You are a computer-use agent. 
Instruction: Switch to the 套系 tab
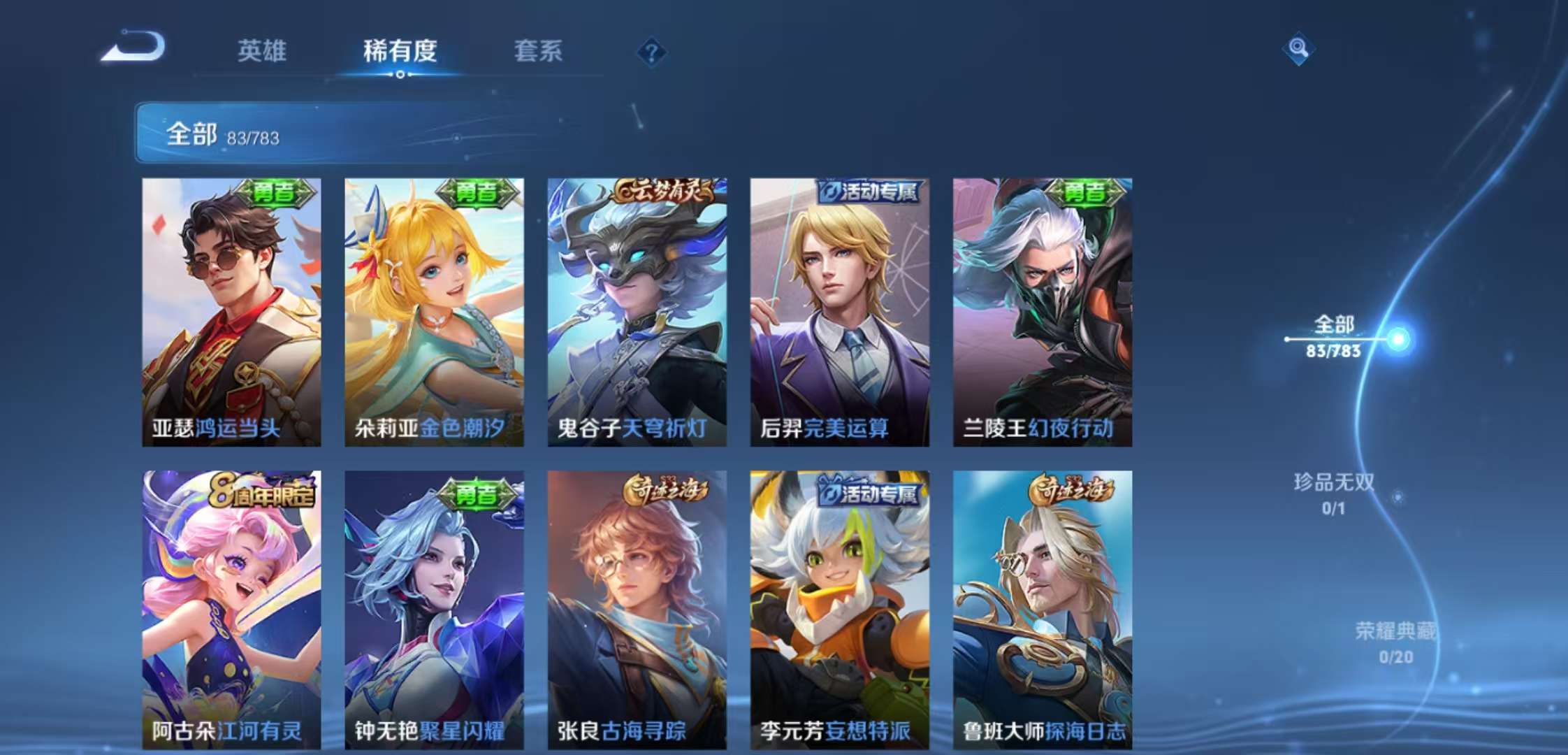[538, 52]
